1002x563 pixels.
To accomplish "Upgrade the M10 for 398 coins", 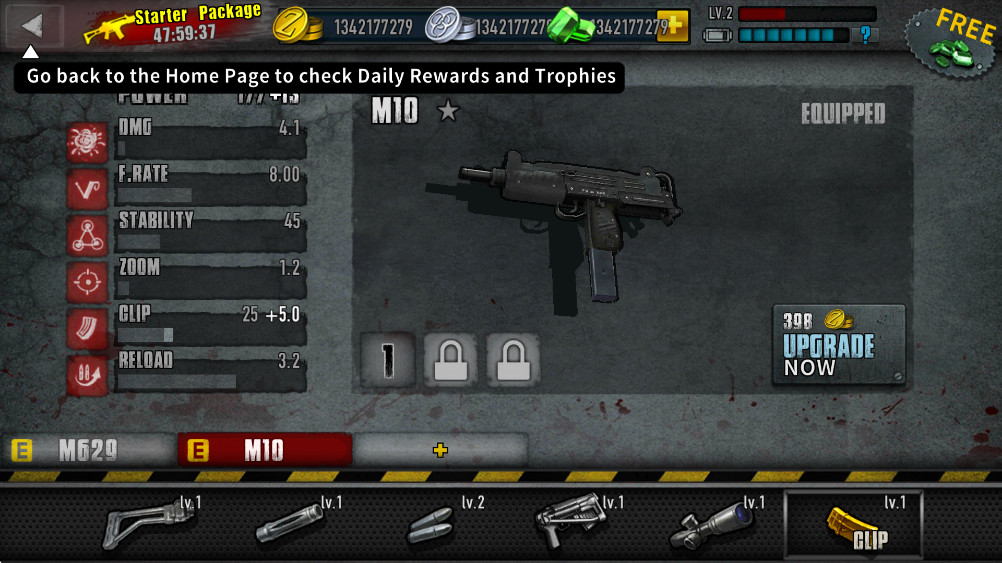I will [x=839, y=345].
